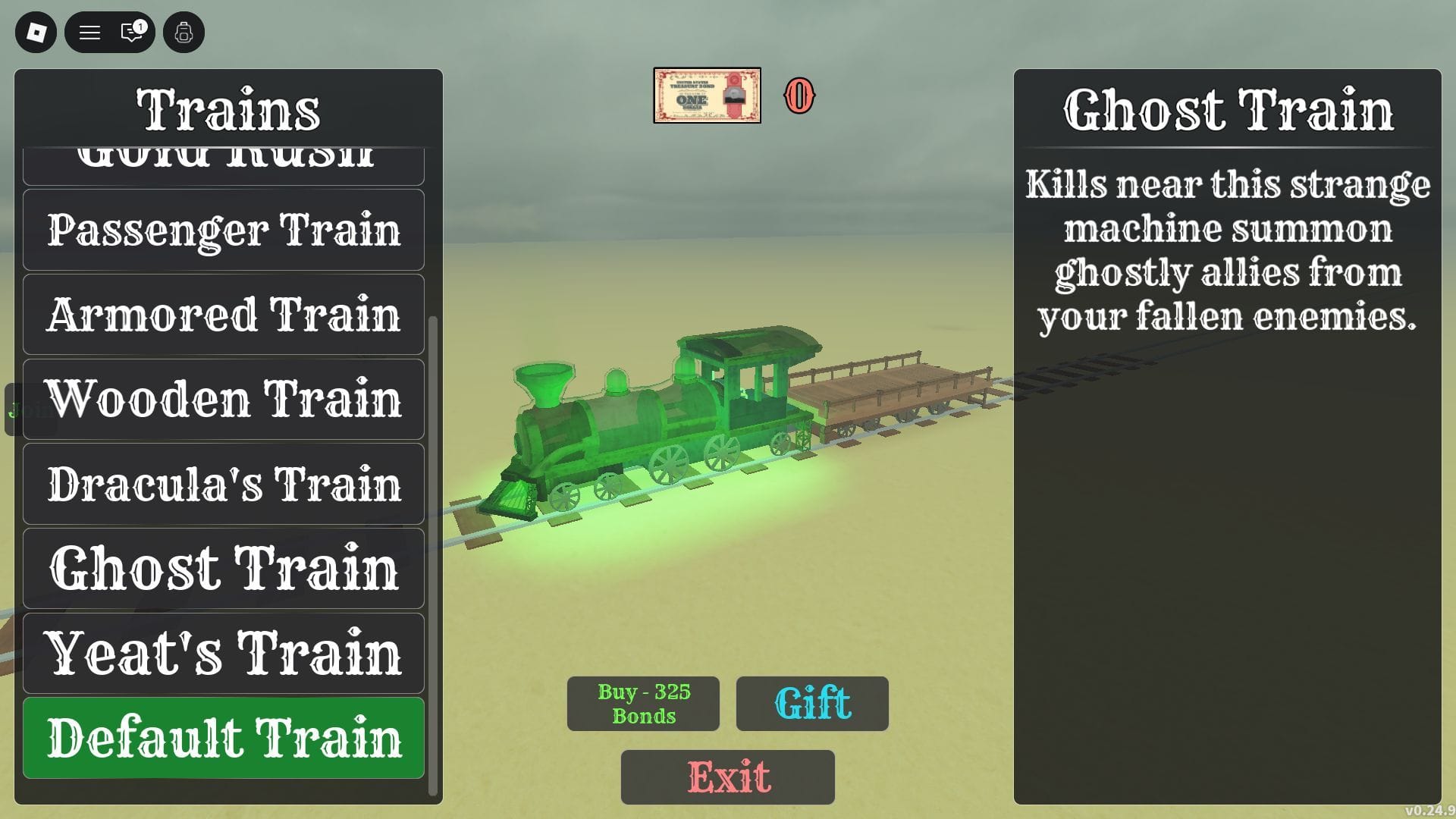
Task: Open the hamburger navigation menu
Action: click(89, 32)
